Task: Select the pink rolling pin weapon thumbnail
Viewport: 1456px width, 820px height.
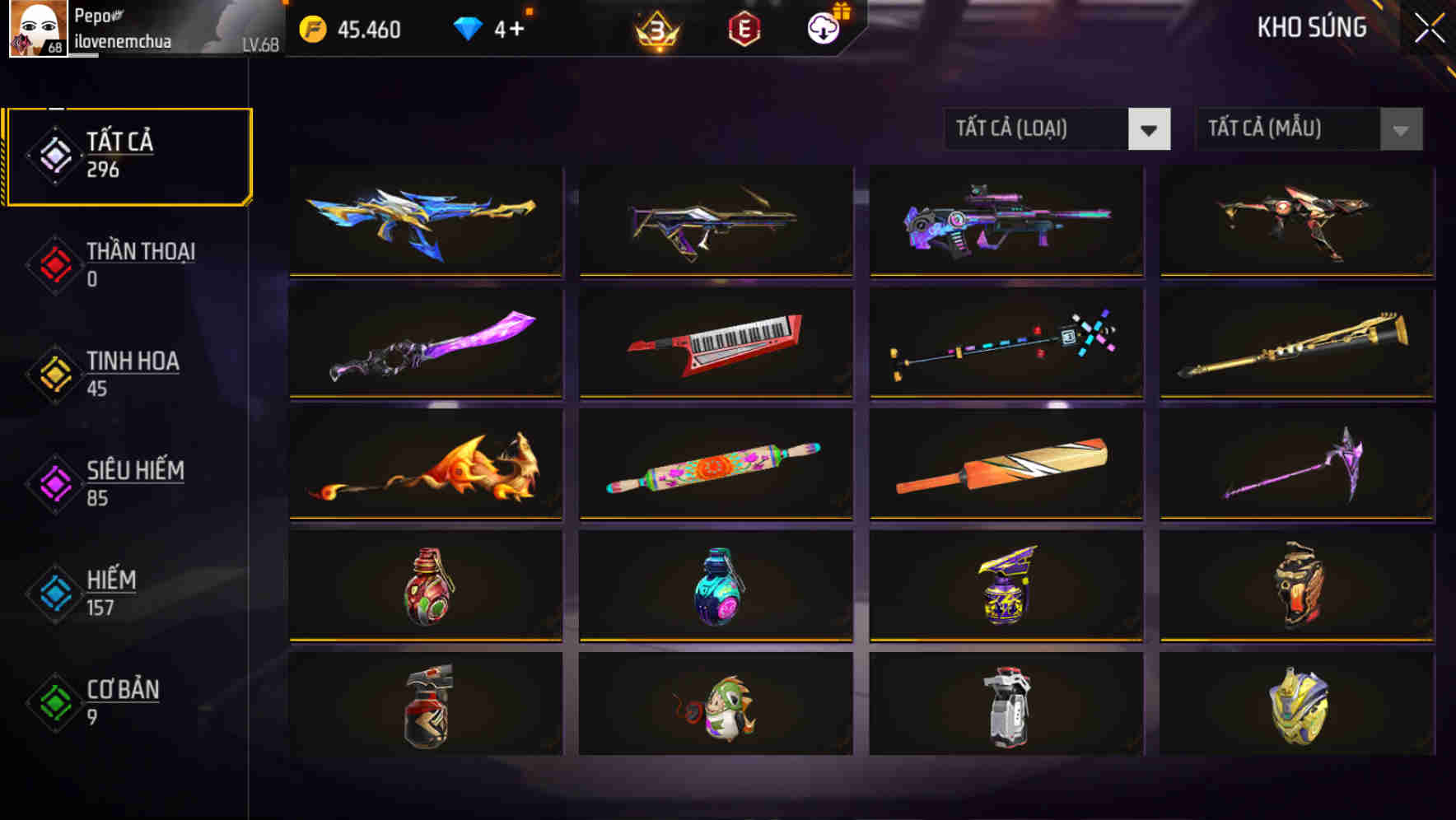Action: tap(714, 465)
